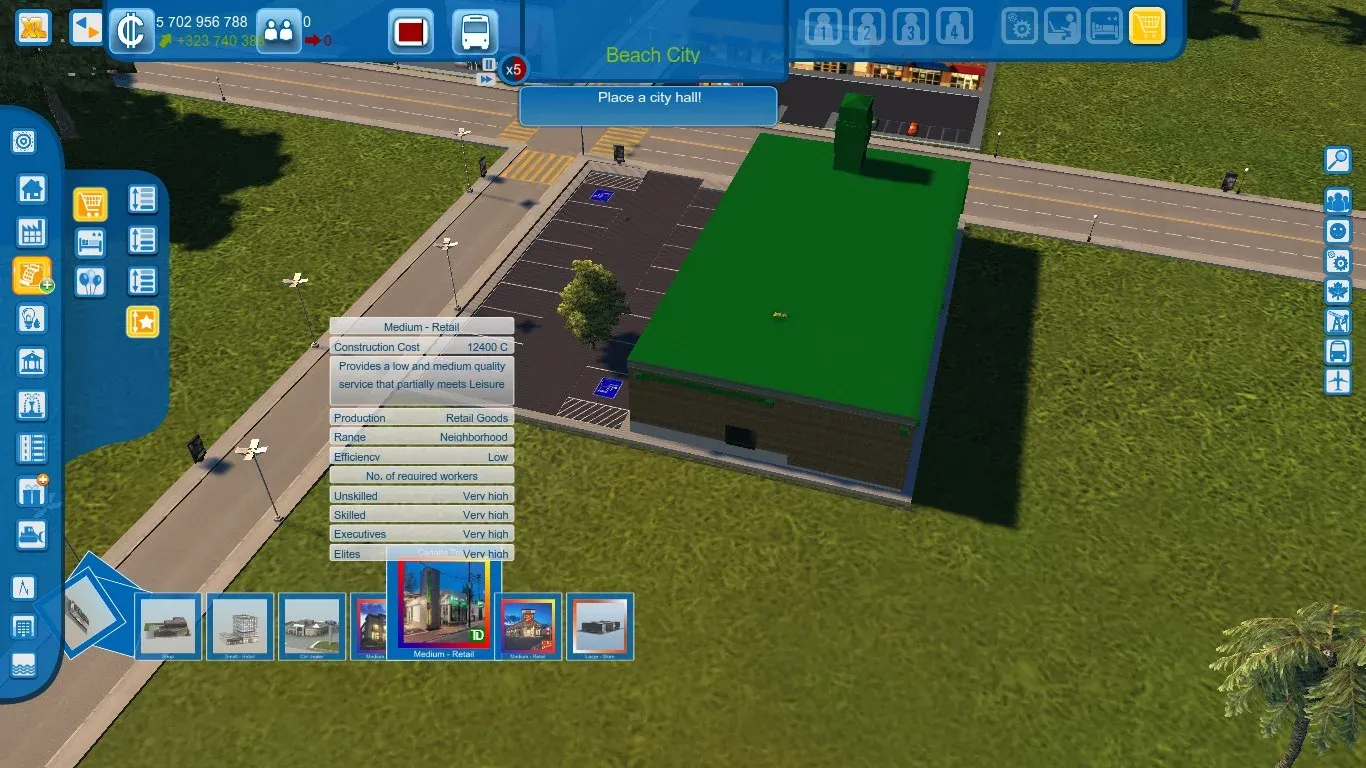
Task: Select the Large - Store building thumbnail
Action: tap(600, 626)
